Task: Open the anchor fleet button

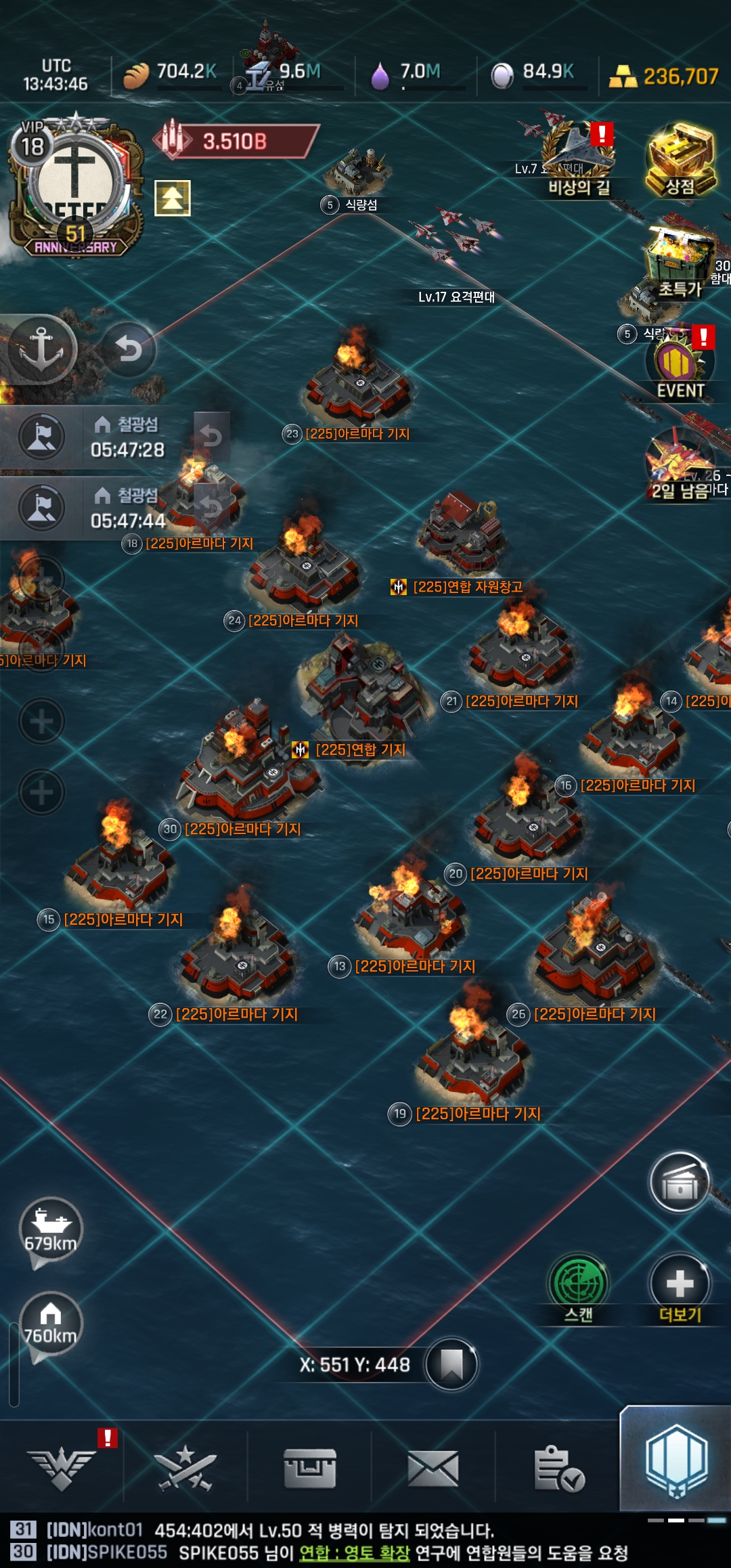Action: click(x=41, y=349)
